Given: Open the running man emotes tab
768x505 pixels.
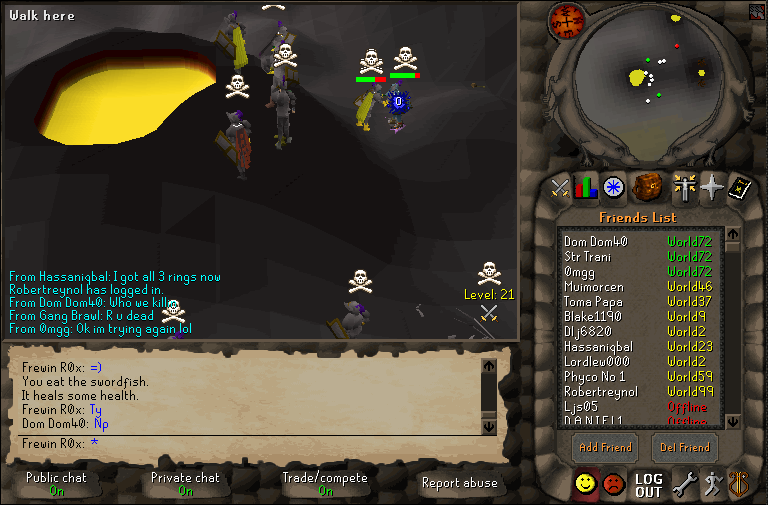Looking at the screenshot, I should point(711,485).
